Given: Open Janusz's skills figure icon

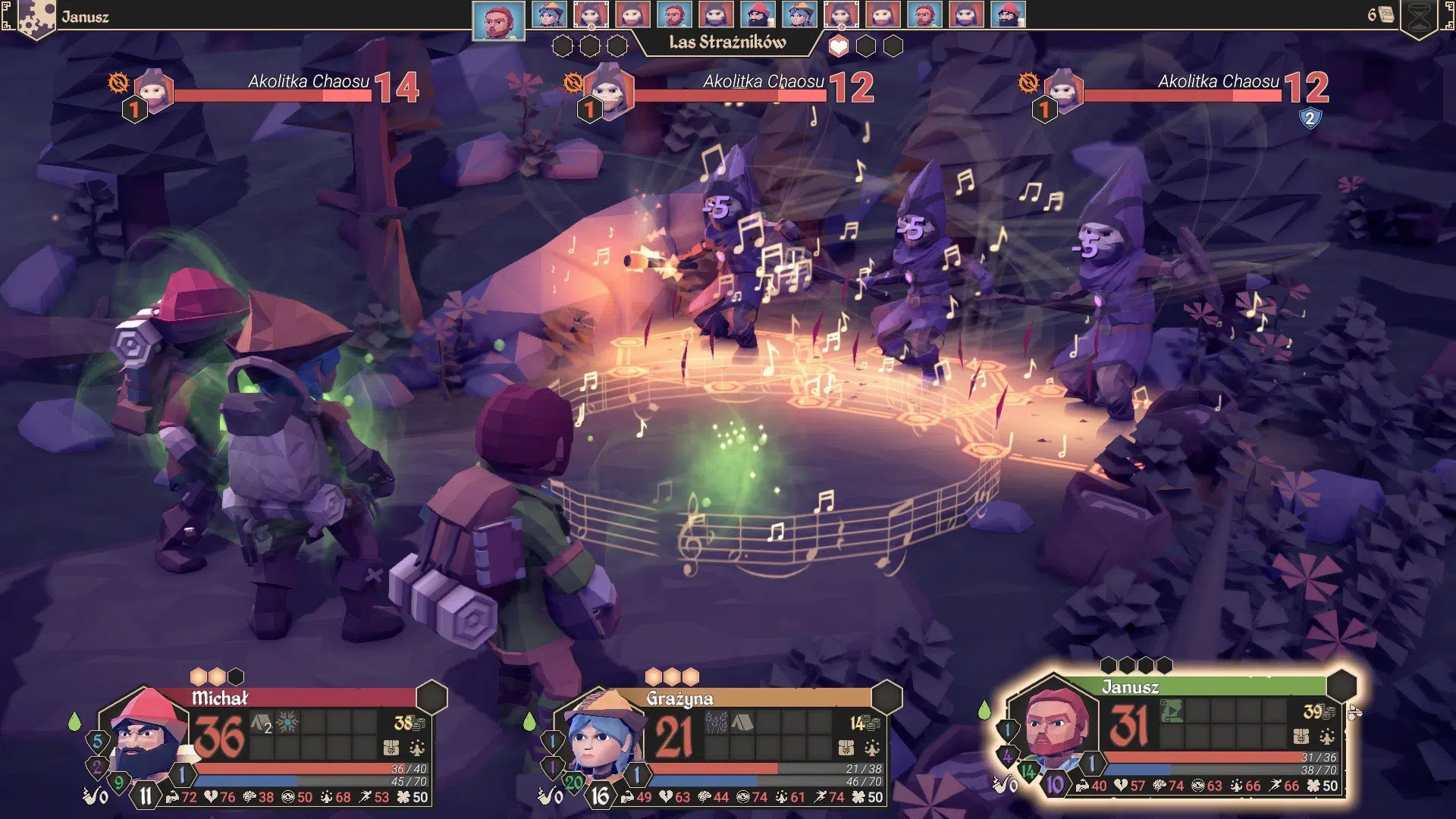Looking at the screenshot, I should pyautogui.click(x=1327, y=736).
